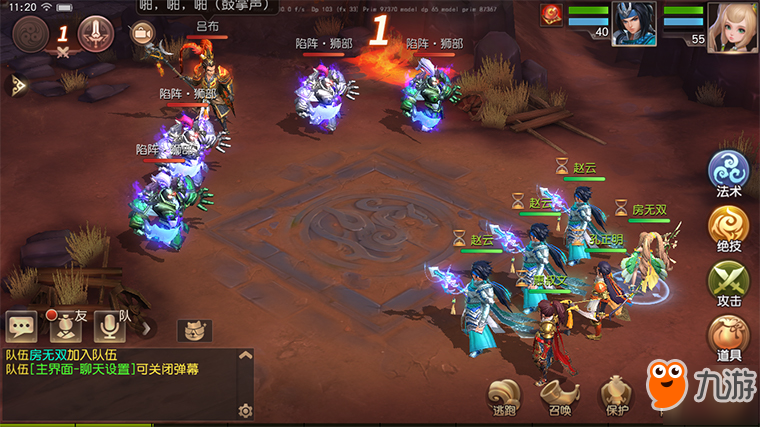Image resolution: width=760 pixels, height=427 pixels.
Task: Activate the 保护 protect command
Action: pos(617,393)
